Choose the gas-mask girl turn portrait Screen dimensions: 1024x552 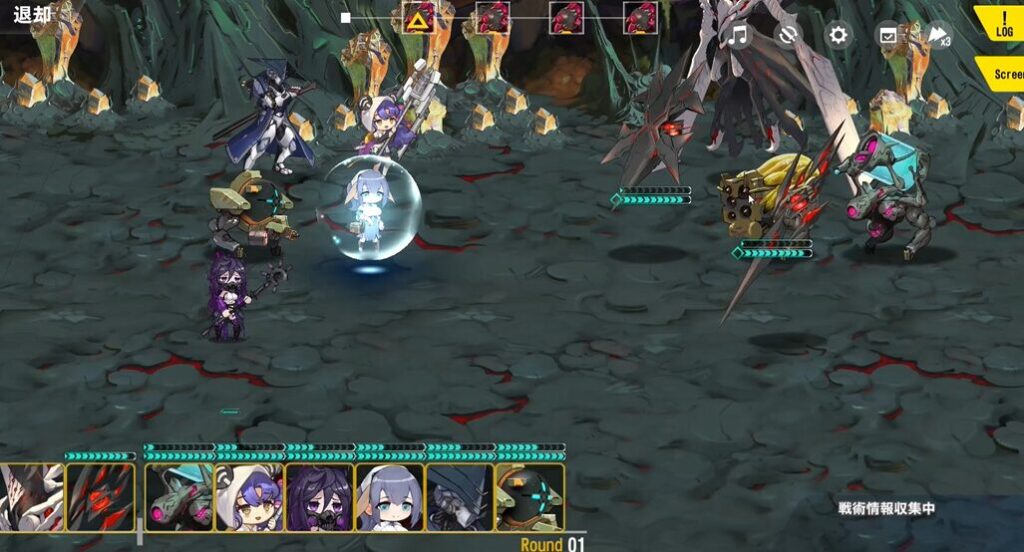[x=319, y=496]
